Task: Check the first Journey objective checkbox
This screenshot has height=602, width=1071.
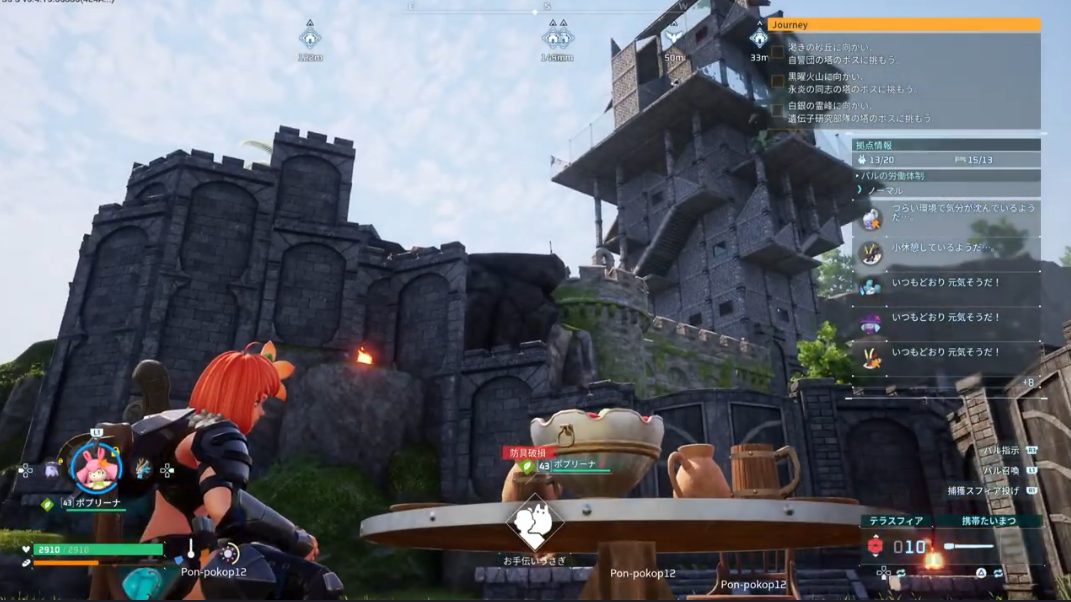Action: (x=777, y=50)
